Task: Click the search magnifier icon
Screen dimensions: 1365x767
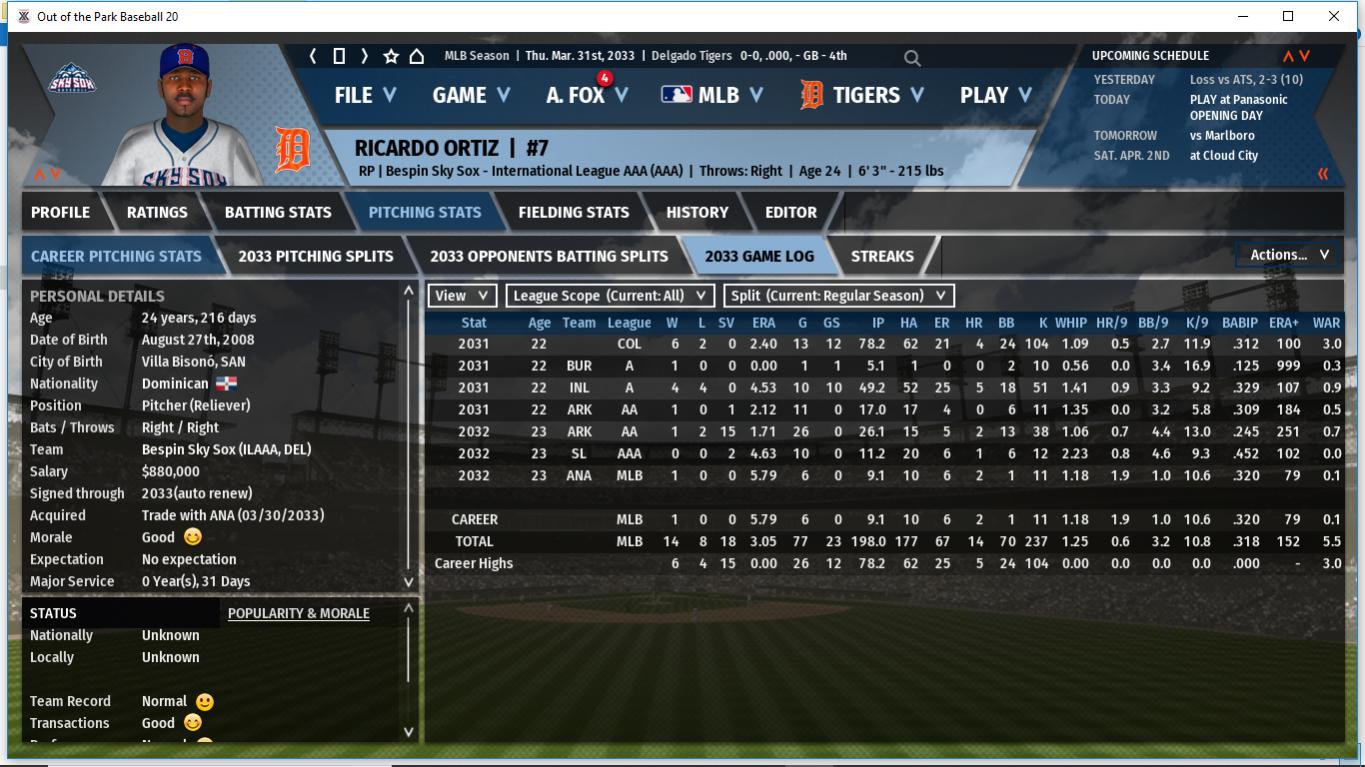Action: [912, 58]
